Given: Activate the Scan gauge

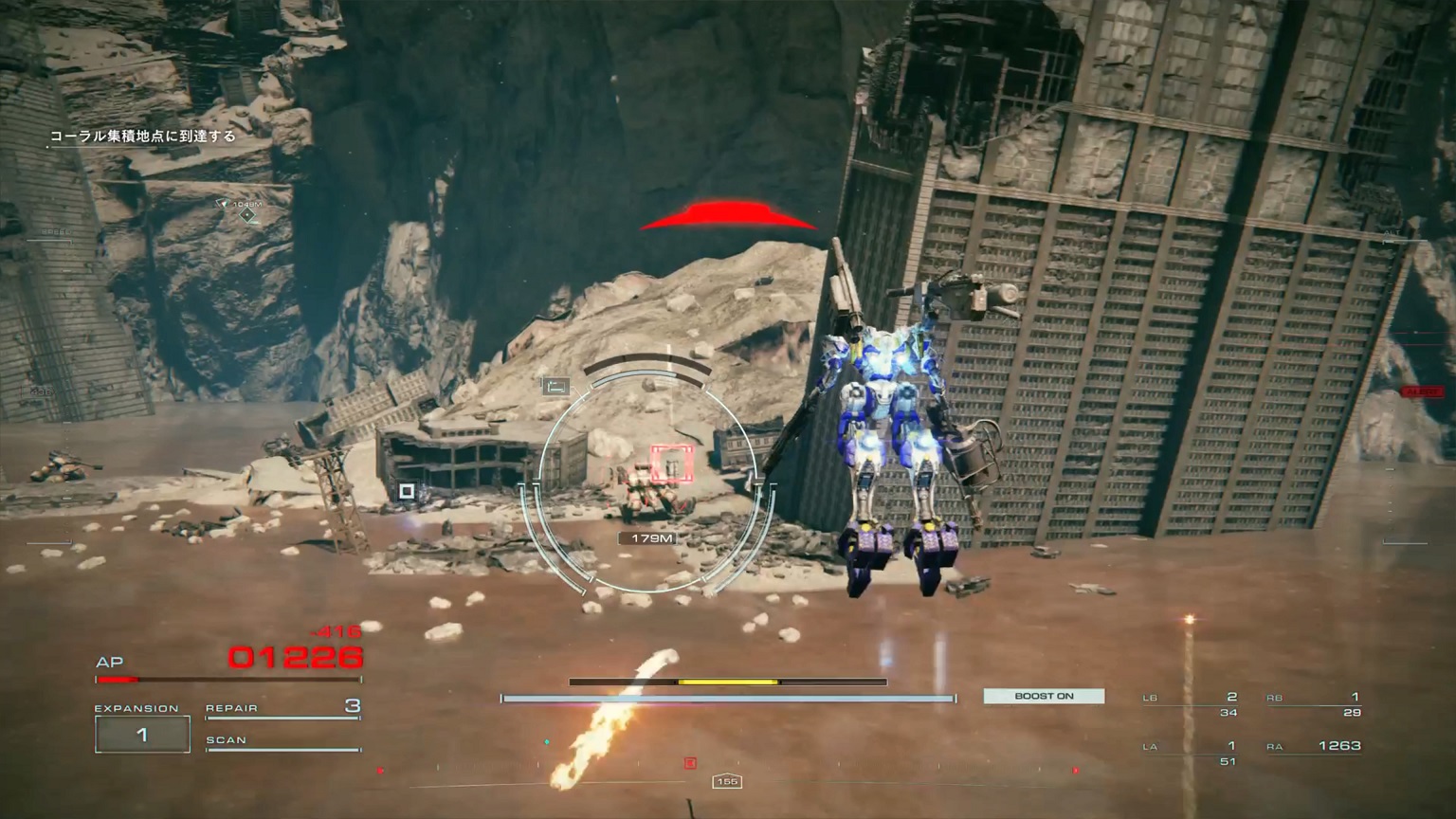Looking at the screenshot, I should (283, 741).
